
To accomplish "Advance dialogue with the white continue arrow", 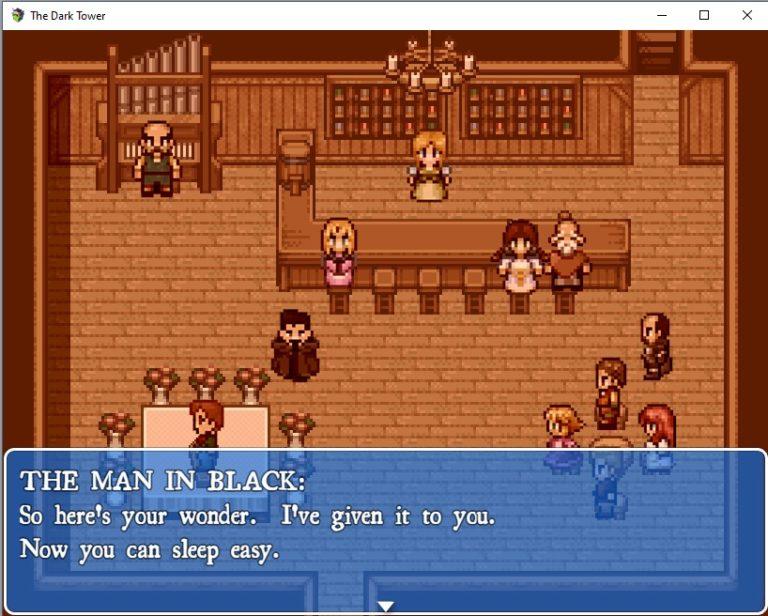I will [385, 606].
